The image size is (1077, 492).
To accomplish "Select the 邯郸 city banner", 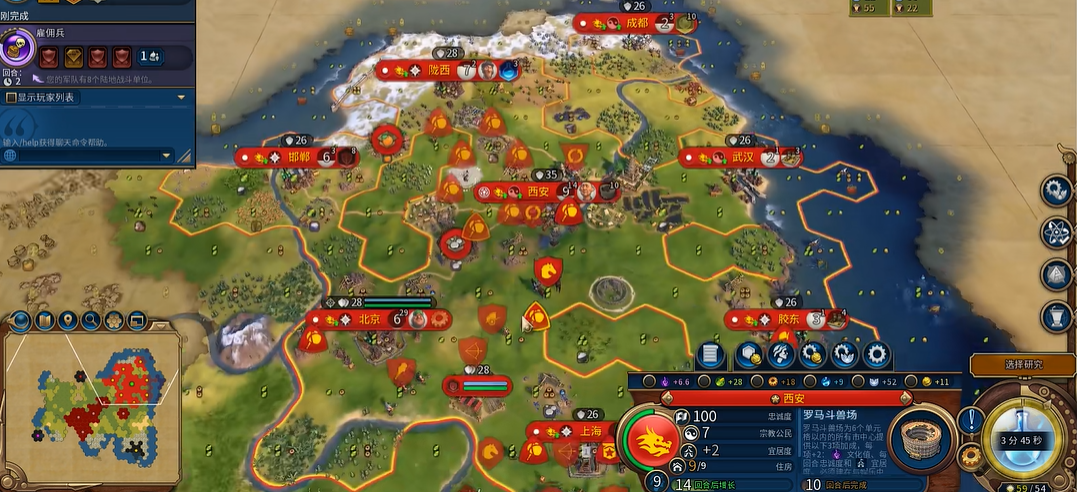I will 299,157.
